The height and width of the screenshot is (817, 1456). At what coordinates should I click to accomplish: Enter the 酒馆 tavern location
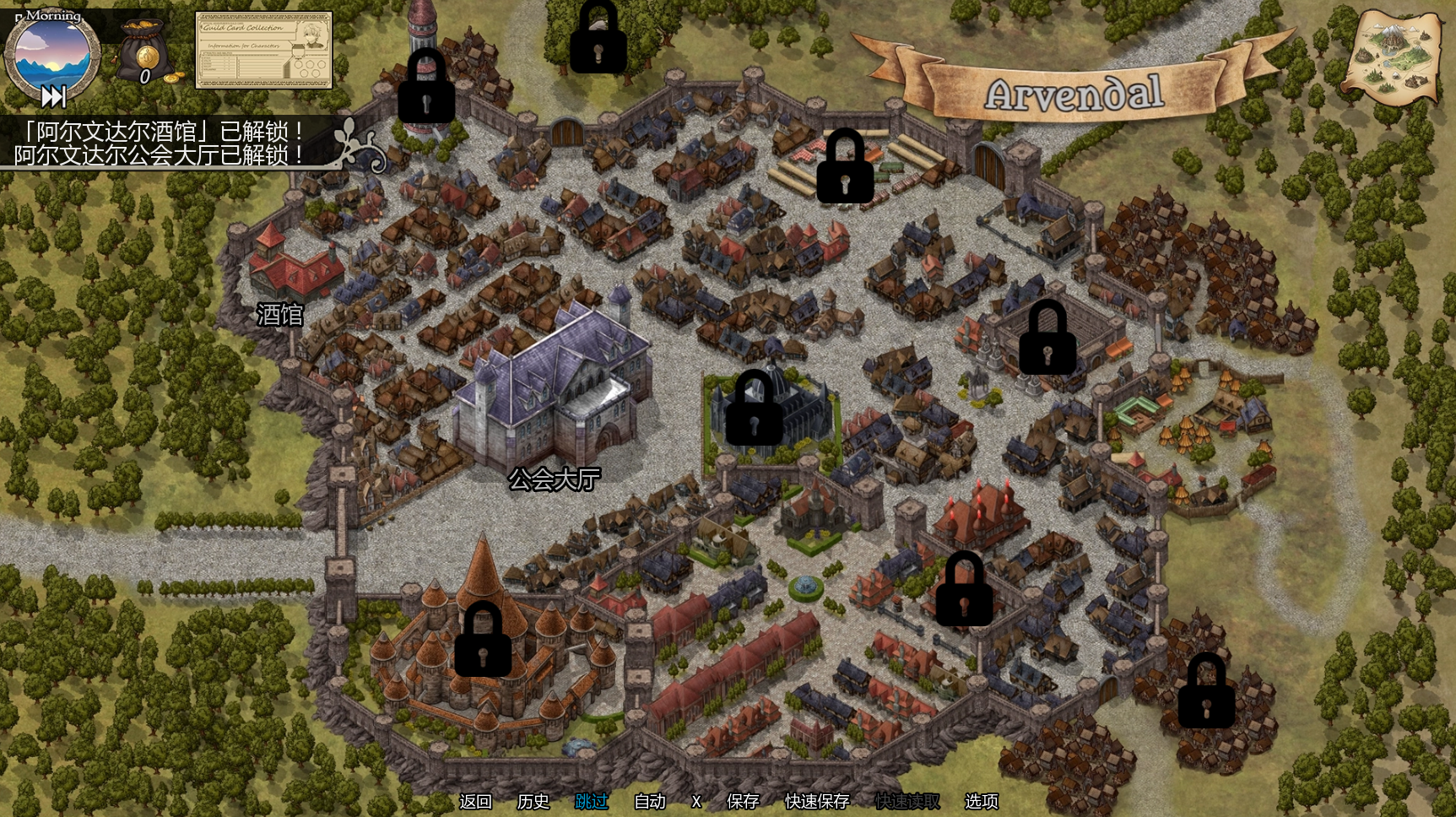pyautogui.click(x=280, y=315)
